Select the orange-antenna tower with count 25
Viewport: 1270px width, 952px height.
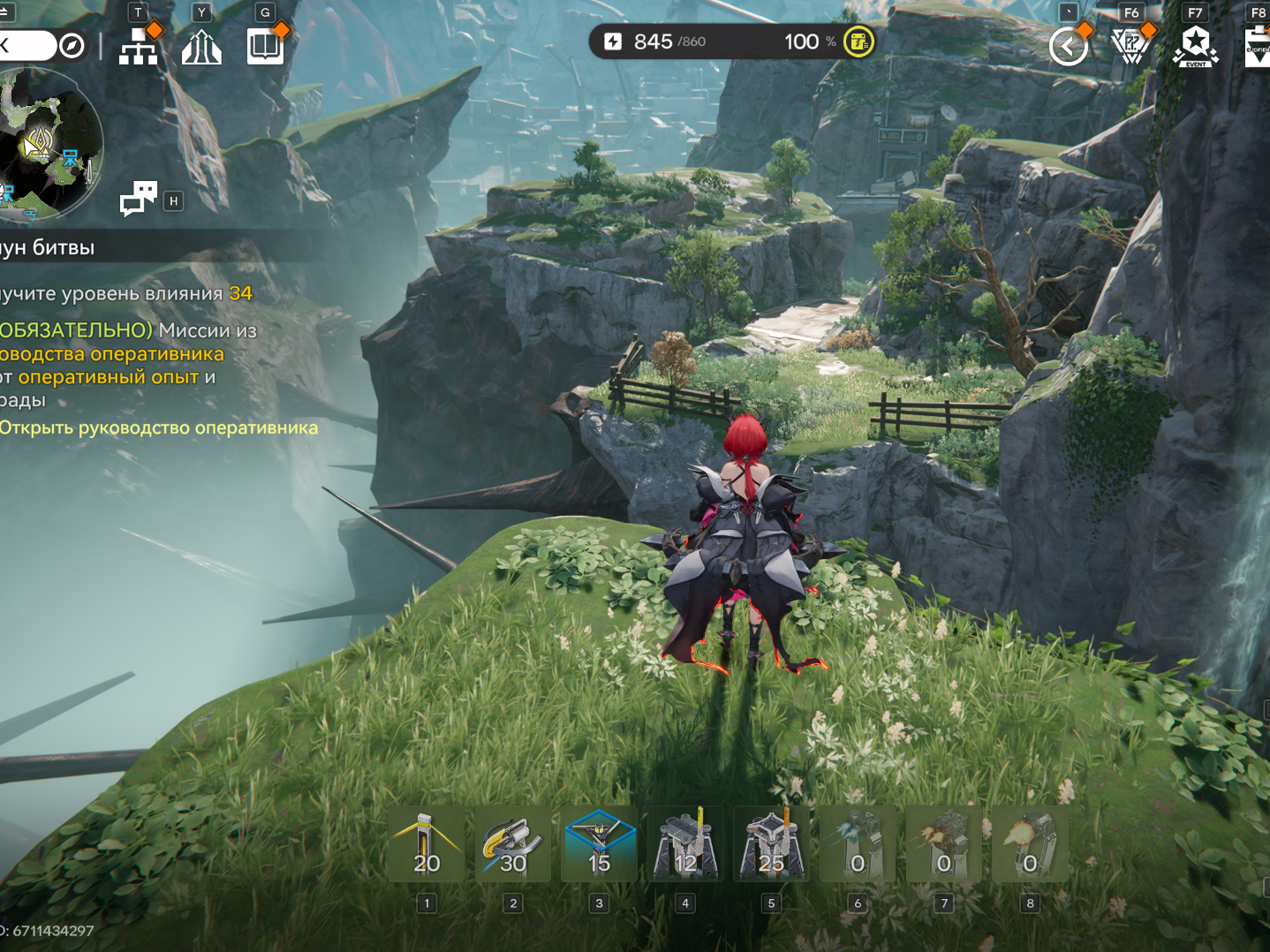tap(771, 844)
